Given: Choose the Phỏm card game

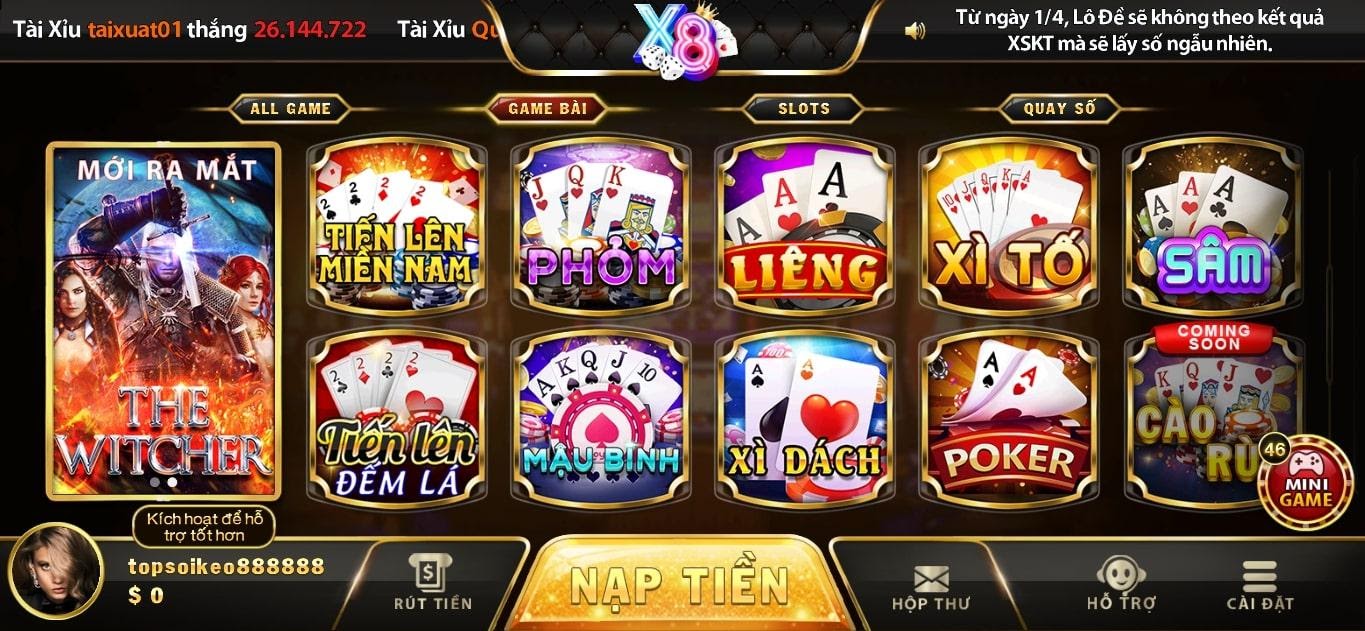Looking at the screenshot, I should tap(600, 225).
